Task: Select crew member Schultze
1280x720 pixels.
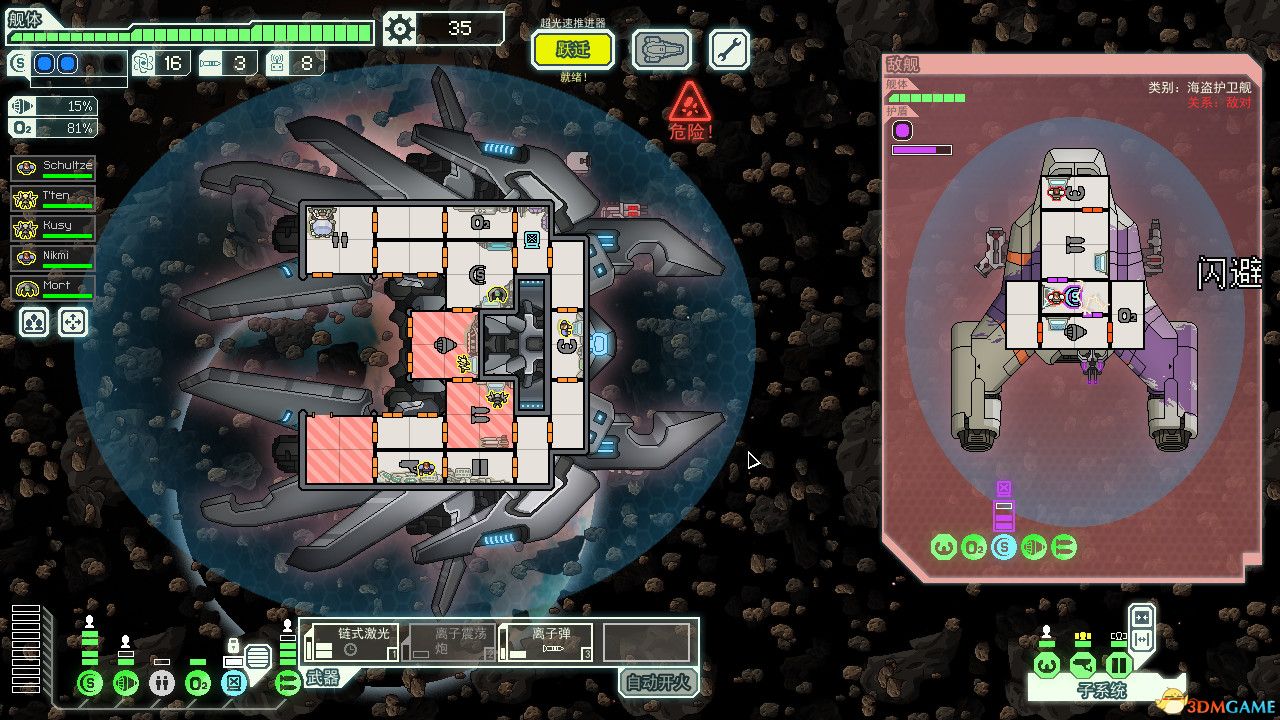Action: click(x=55, y=166)
